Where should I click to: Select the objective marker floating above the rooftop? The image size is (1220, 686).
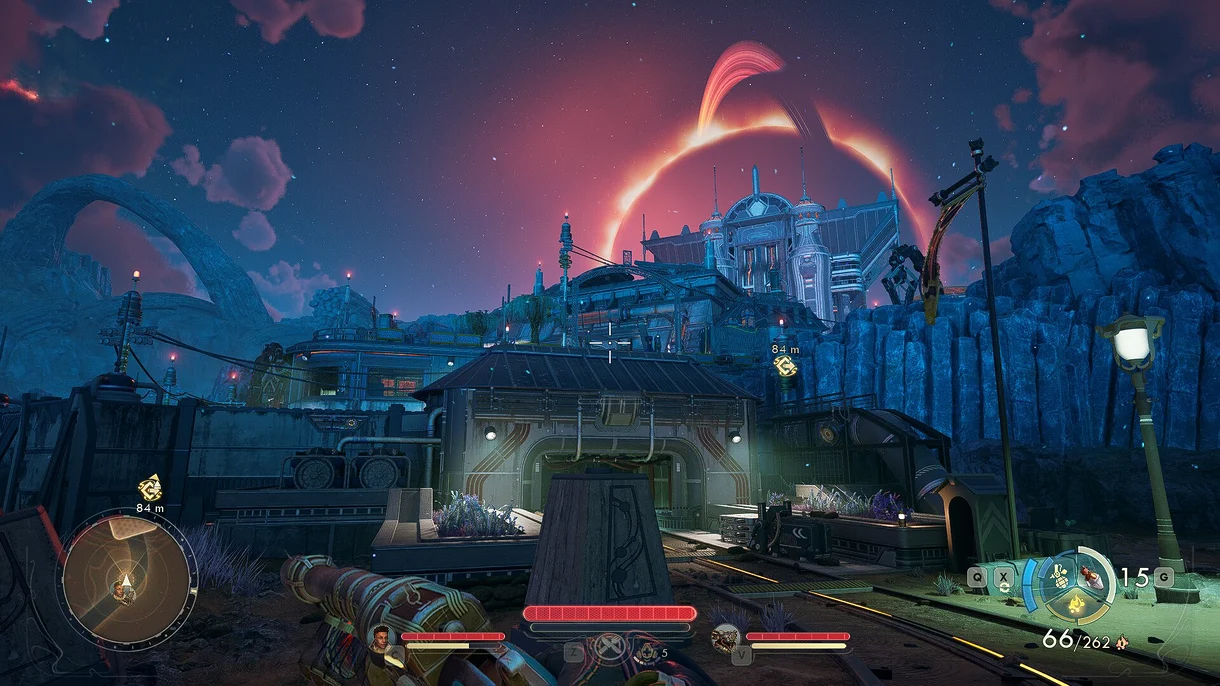tap(785, 366)
